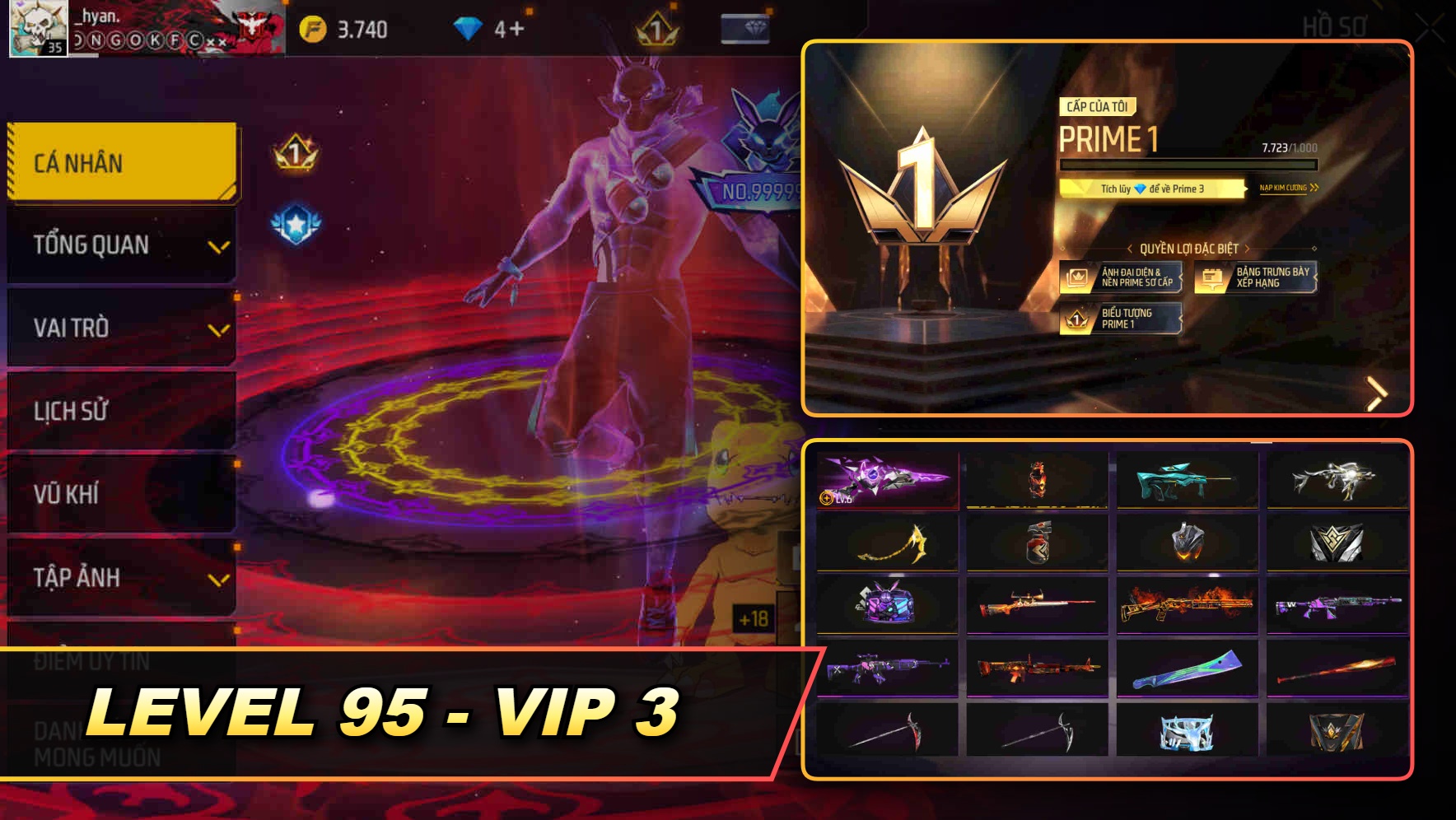The height and width of the screenshot is (820, 1456).
Task: Expand the VAI TRÒ section
Action: point(120,328)
